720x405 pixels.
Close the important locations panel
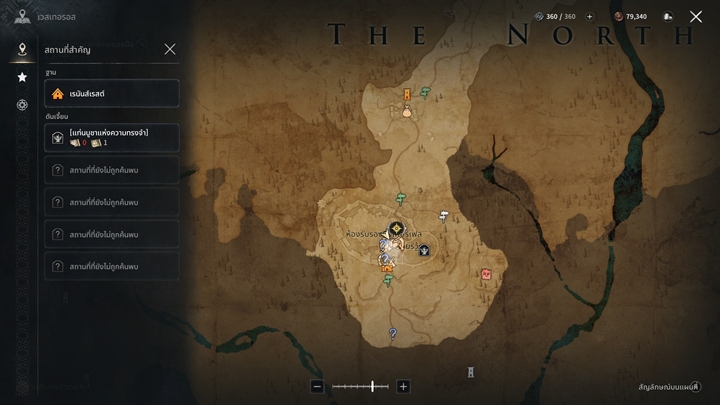tap(170, 49)
